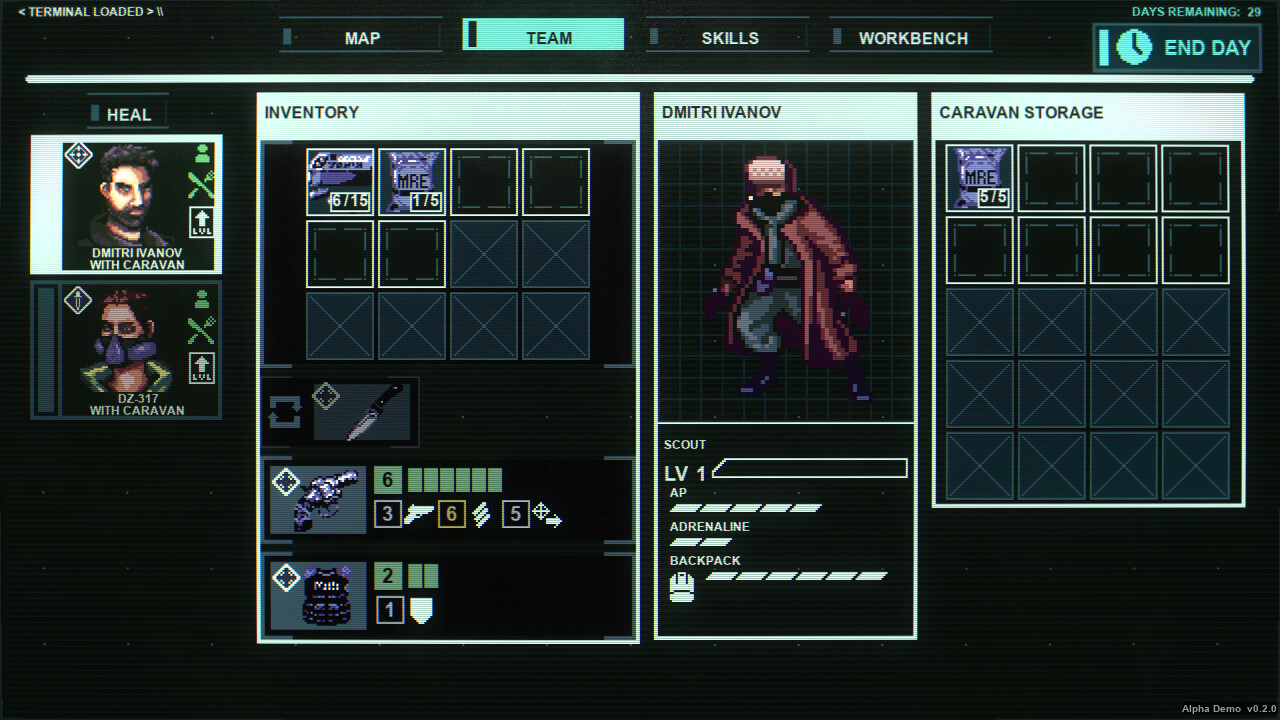Viewport: 1280px width, 720px height.
Task: Toggle DZ-317's LVL indicator
Action: tap(203, 369)
